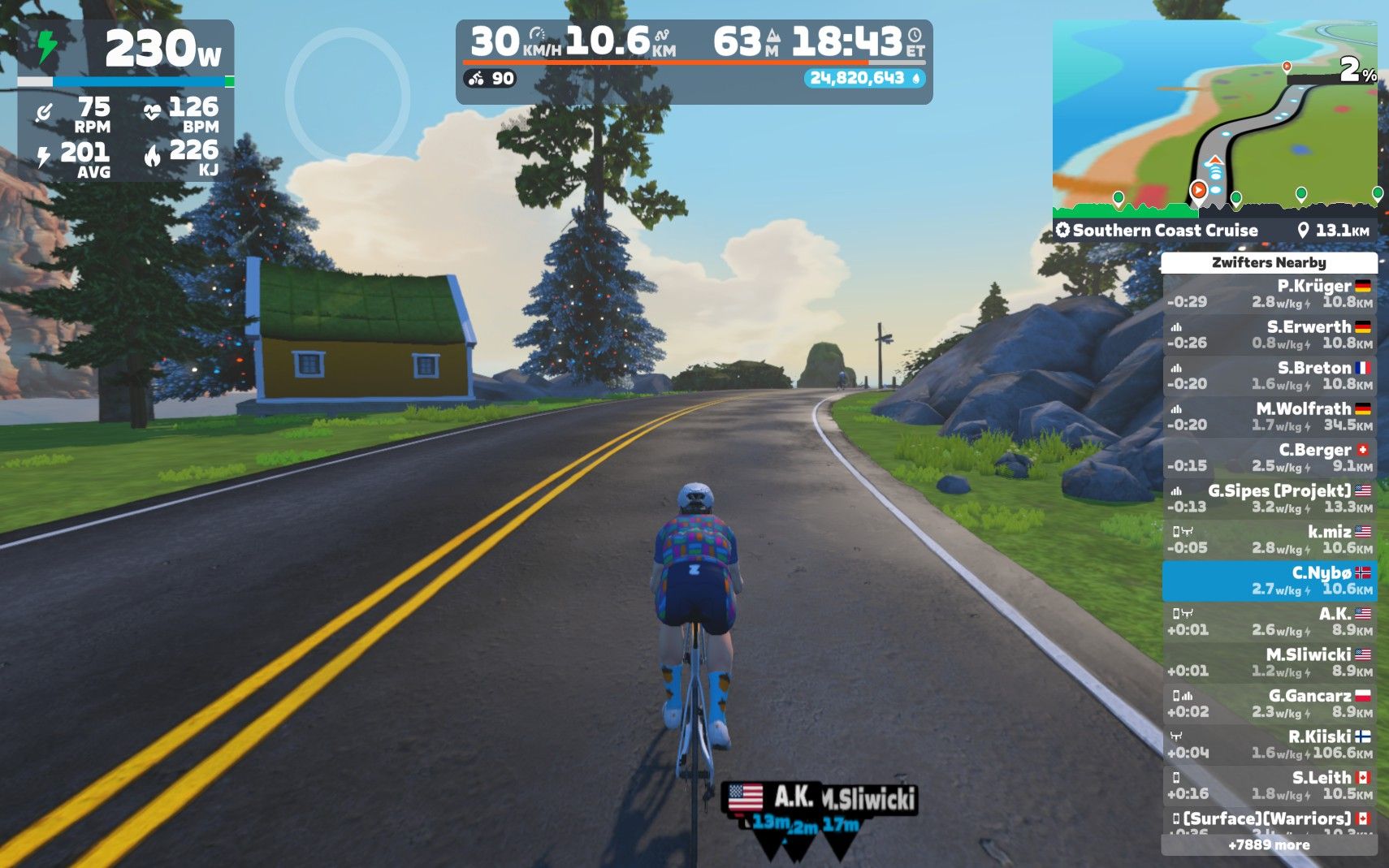Select P.Krüger in the Zwifters Nearby list
The height and width of the screenshot is (868, 1389).
1269,293
